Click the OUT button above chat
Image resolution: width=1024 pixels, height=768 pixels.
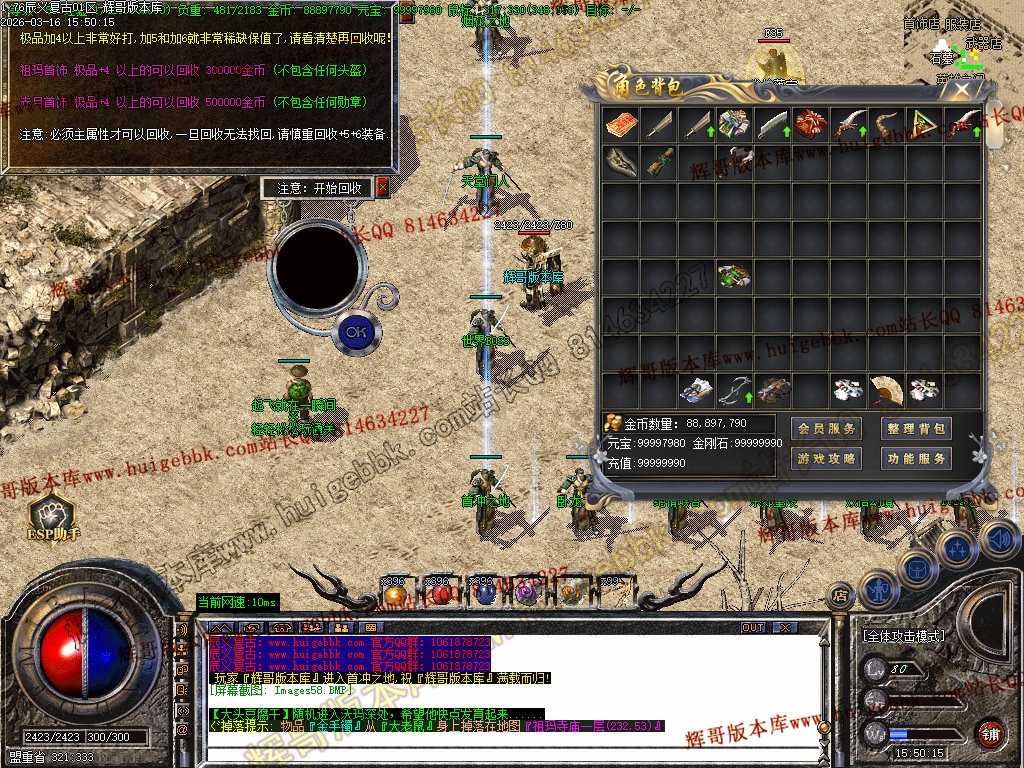coord(752,627)
